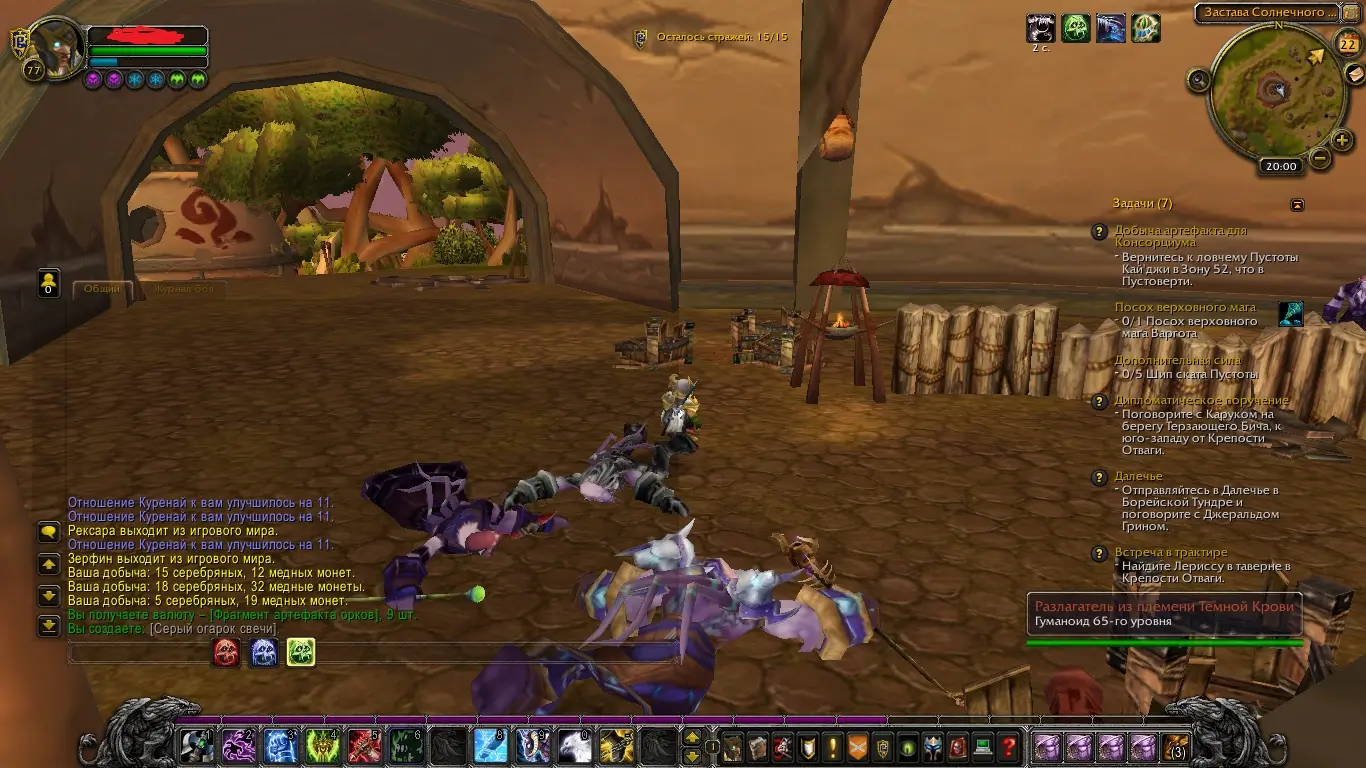
Task: Open the backpack bag slot
Action: 1177,746
